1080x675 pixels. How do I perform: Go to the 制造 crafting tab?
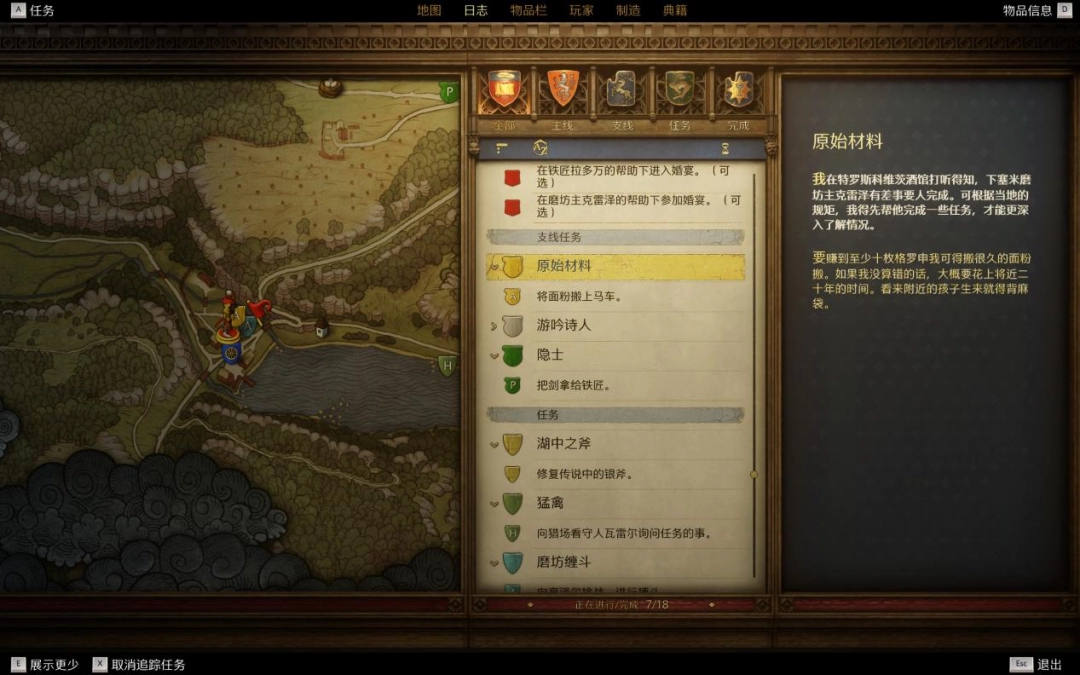click(x=628, y=10)
